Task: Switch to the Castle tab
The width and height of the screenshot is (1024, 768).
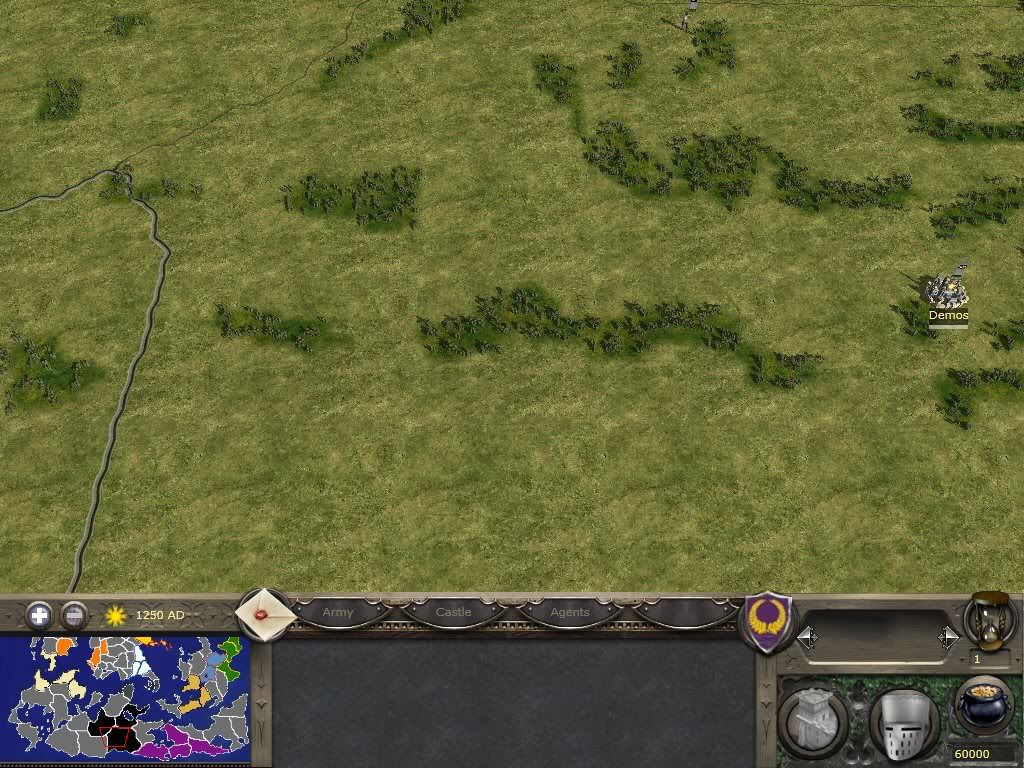Action: click(x=453, y=612)
